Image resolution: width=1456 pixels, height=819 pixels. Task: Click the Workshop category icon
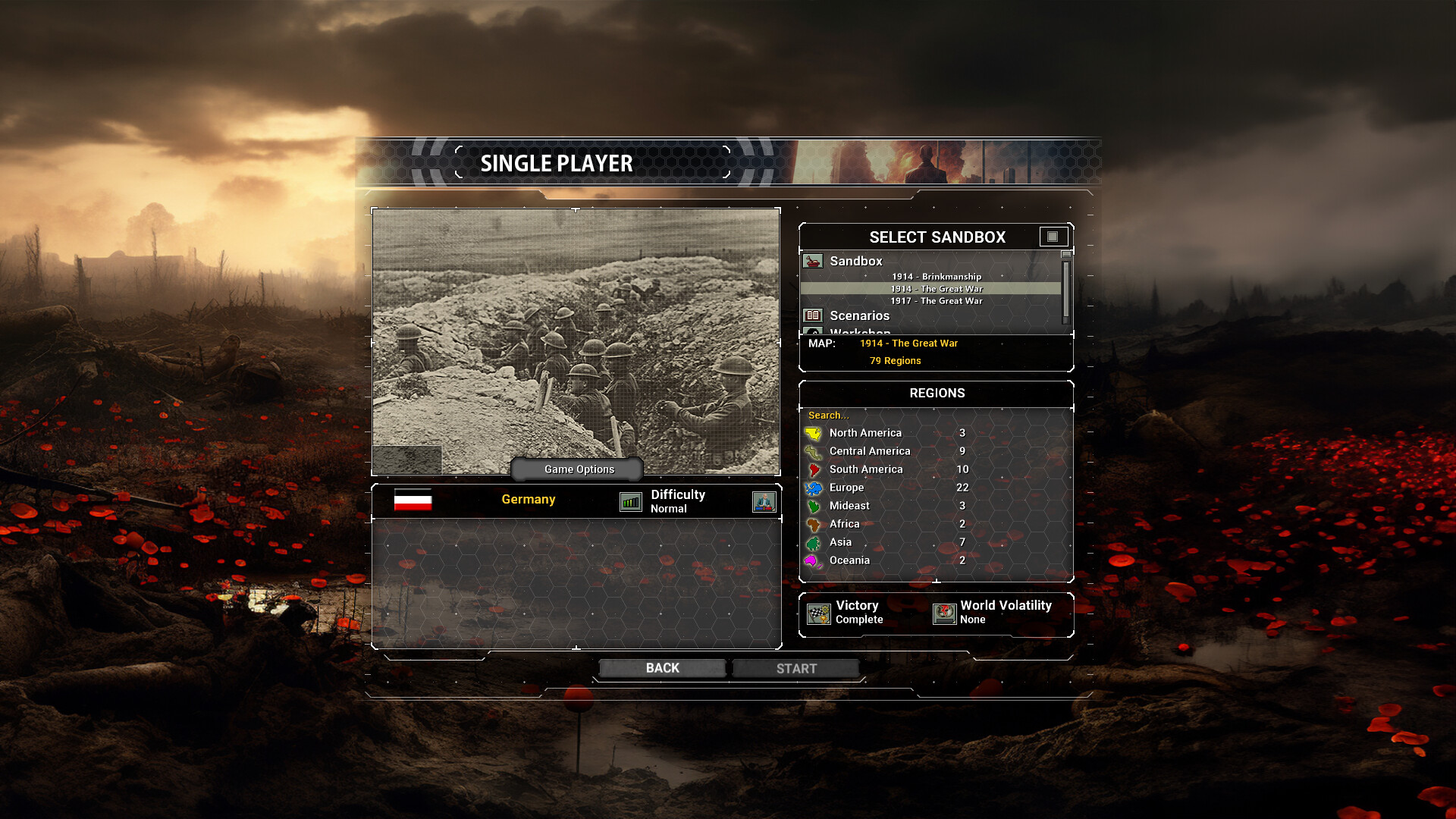(x=813, y=332)
